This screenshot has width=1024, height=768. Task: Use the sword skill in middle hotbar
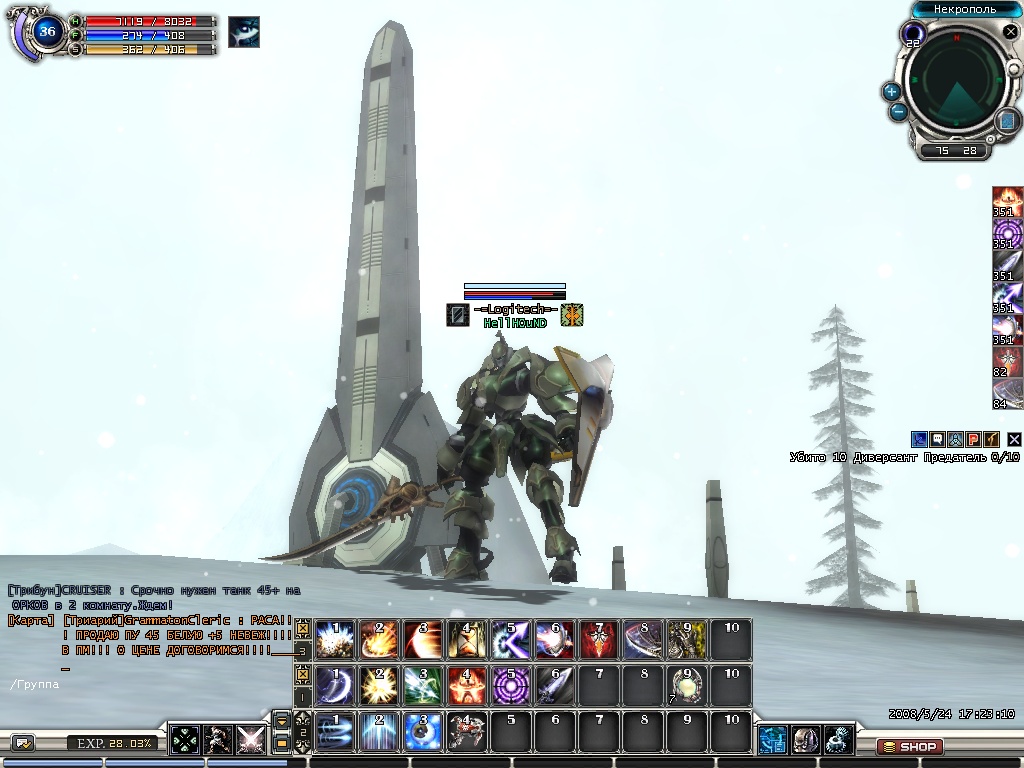(555, 686)
